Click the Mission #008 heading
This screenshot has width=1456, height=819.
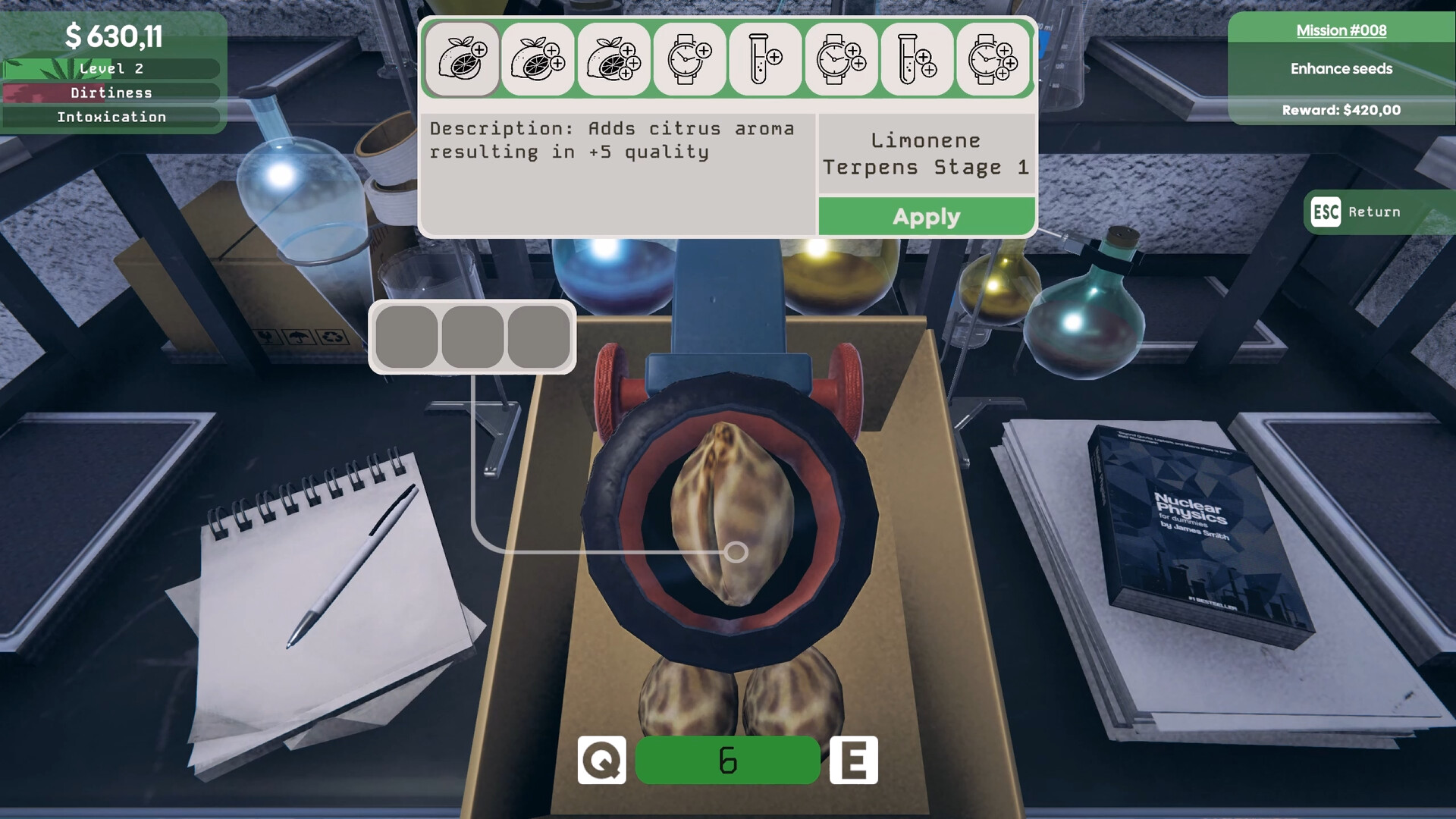tap(1340, 30)
